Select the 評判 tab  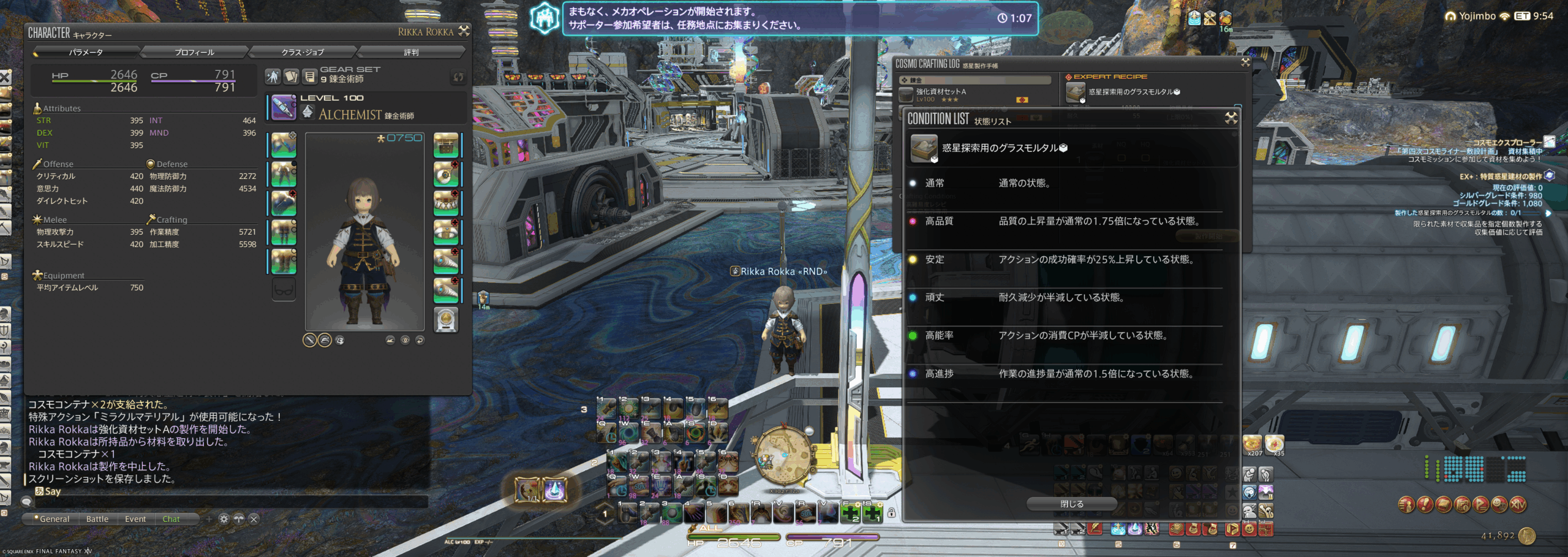click(x=411, y=52)
